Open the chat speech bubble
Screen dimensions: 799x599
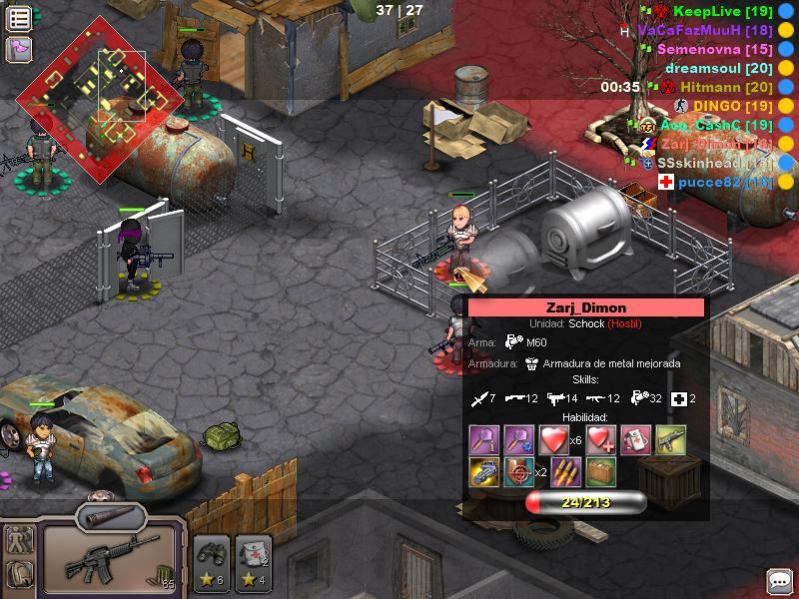[780, 581]
